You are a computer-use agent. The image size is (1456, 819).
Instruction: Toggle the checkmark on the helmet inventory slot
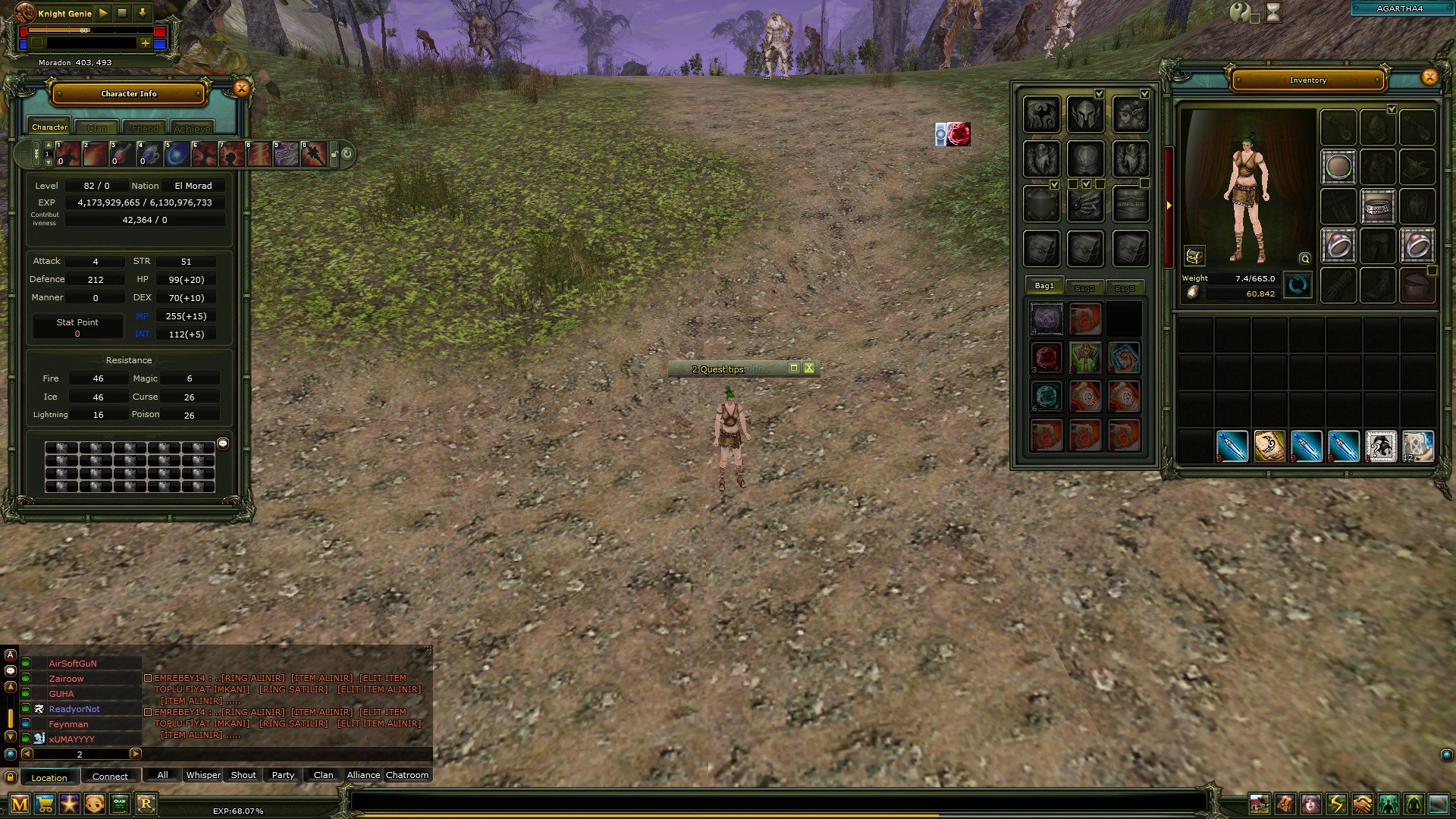[1391, 109]
